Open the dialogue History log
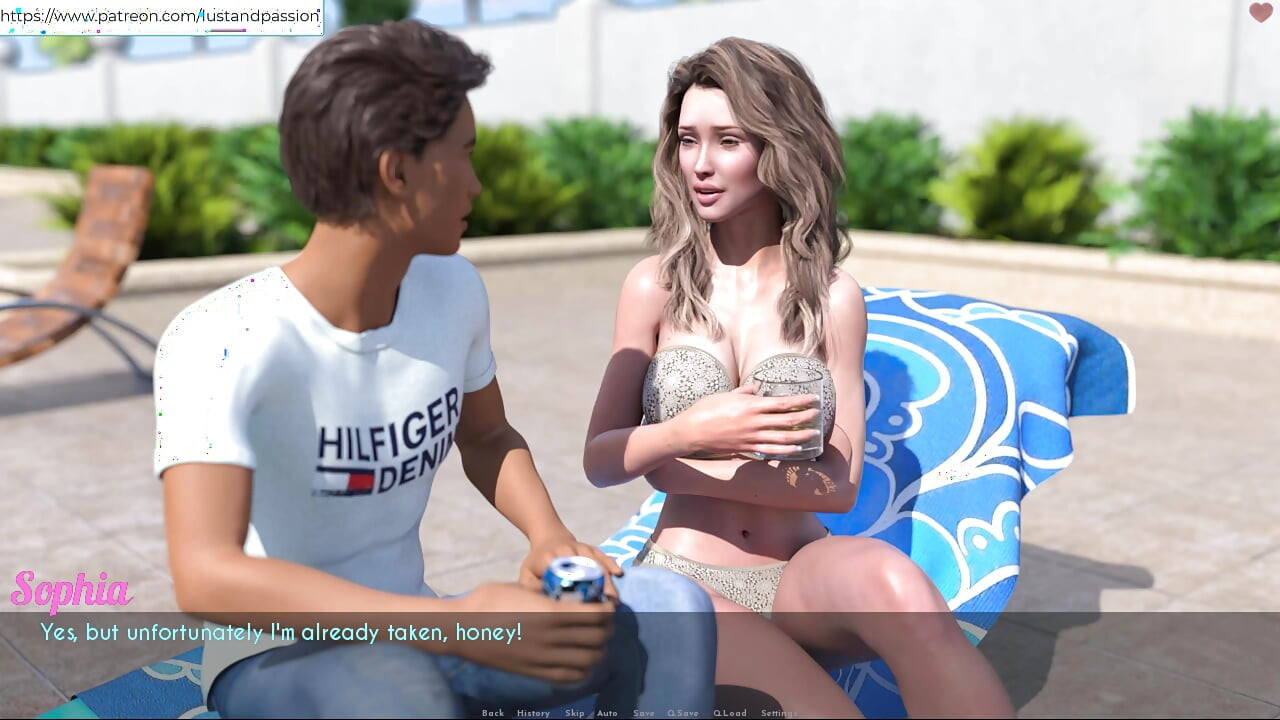The image size is (1280, 720). point(533,713)
